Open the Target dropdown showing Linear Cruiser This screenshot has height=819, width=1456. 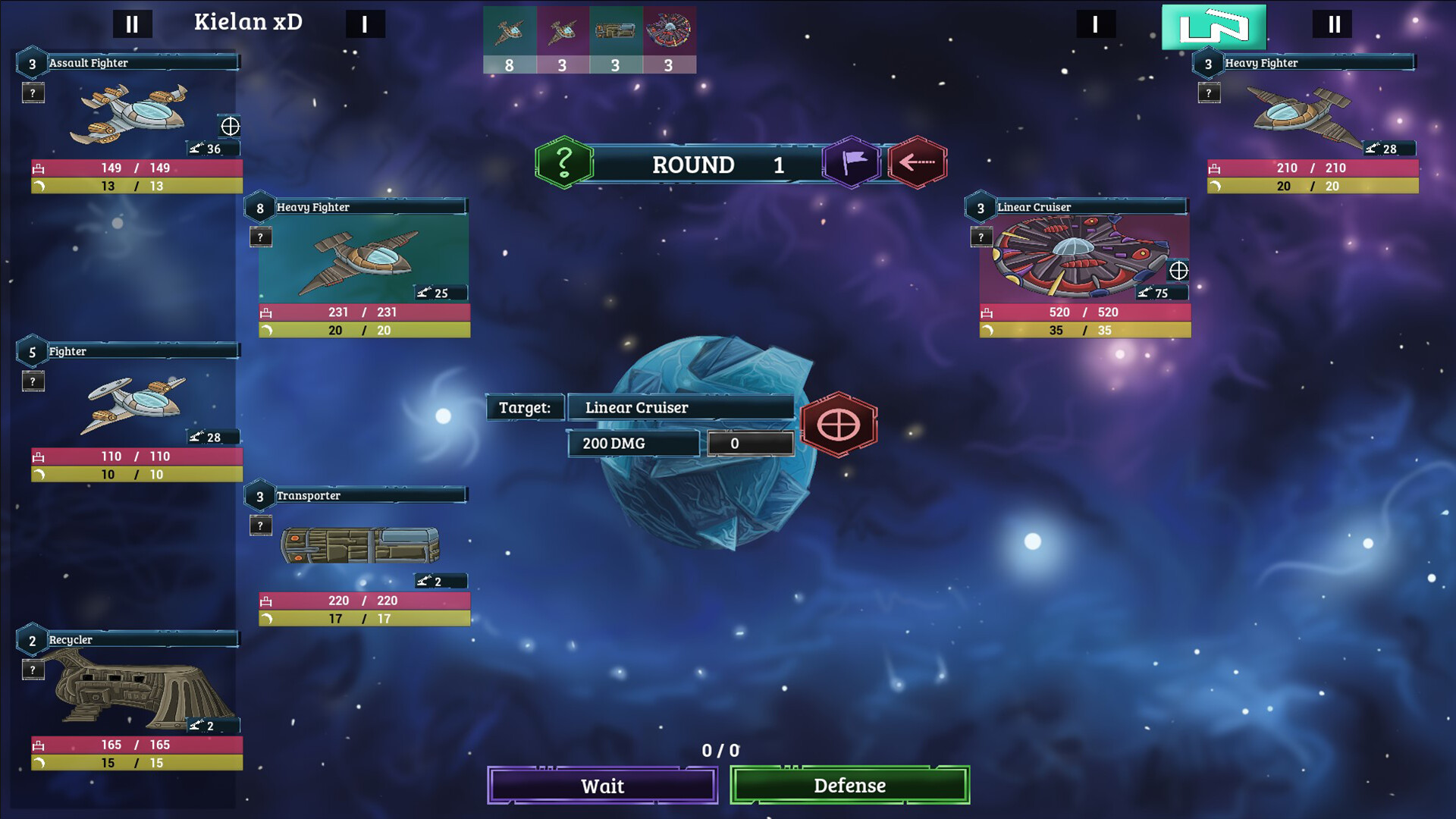coord(680,407)
